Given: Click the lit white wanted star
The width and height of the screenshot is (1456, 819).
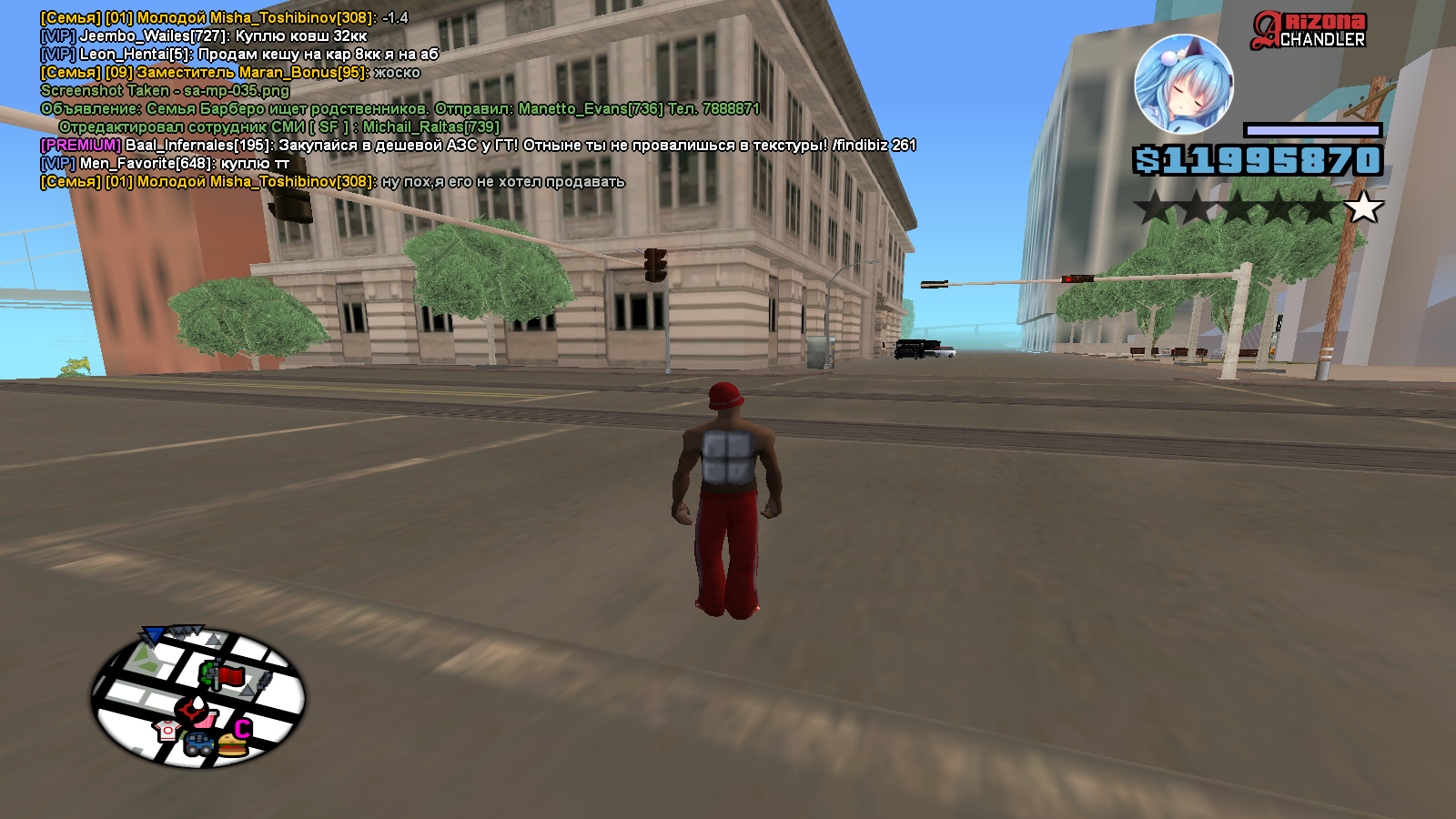Looking at the screenshot, I should click(x=1363, y=207).
